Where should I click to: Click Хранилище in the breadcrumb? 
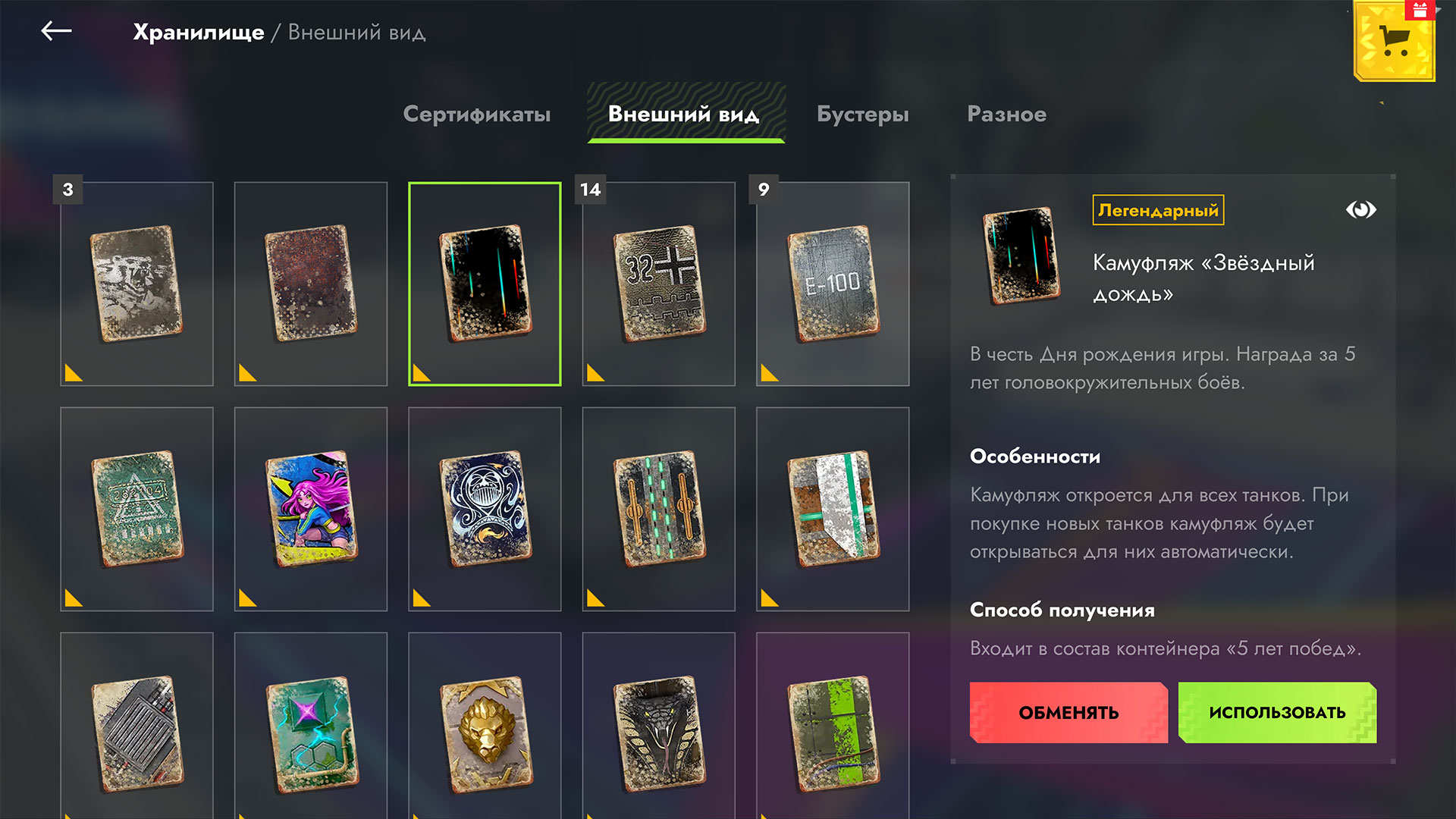tap(199, 32)
